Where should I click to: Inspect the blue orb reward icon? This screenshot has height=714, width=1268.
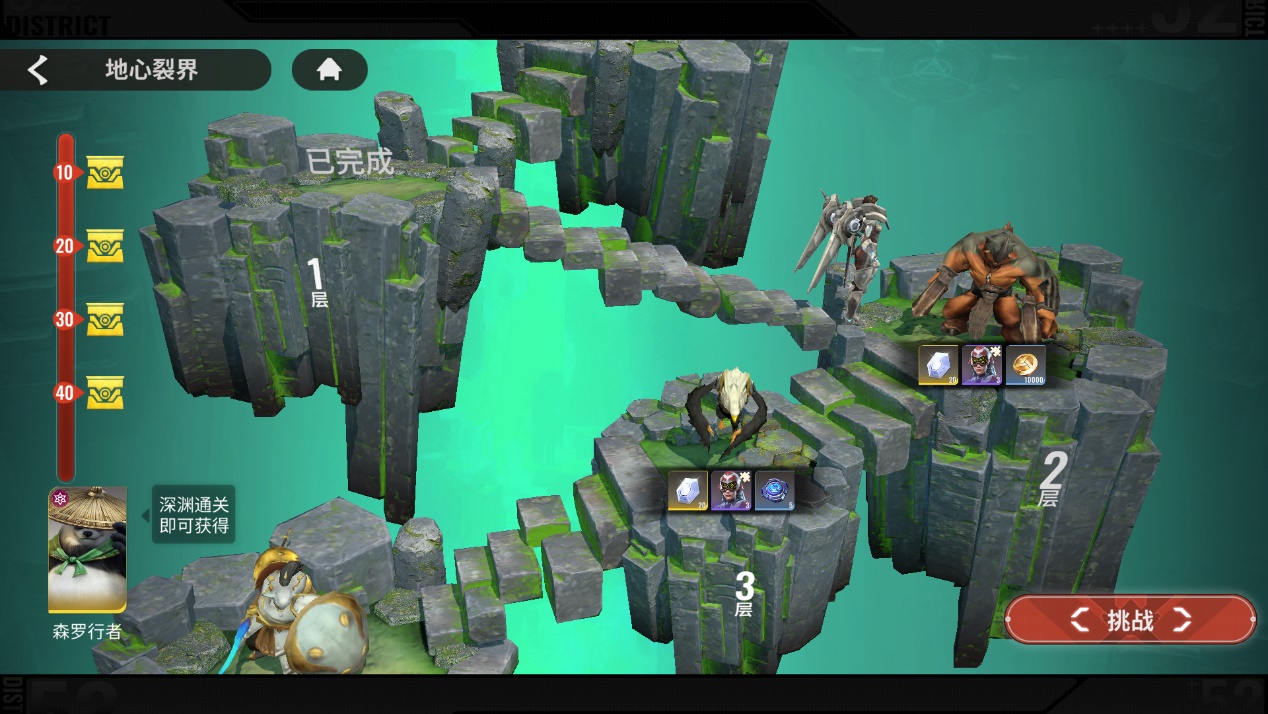[775, 491]
